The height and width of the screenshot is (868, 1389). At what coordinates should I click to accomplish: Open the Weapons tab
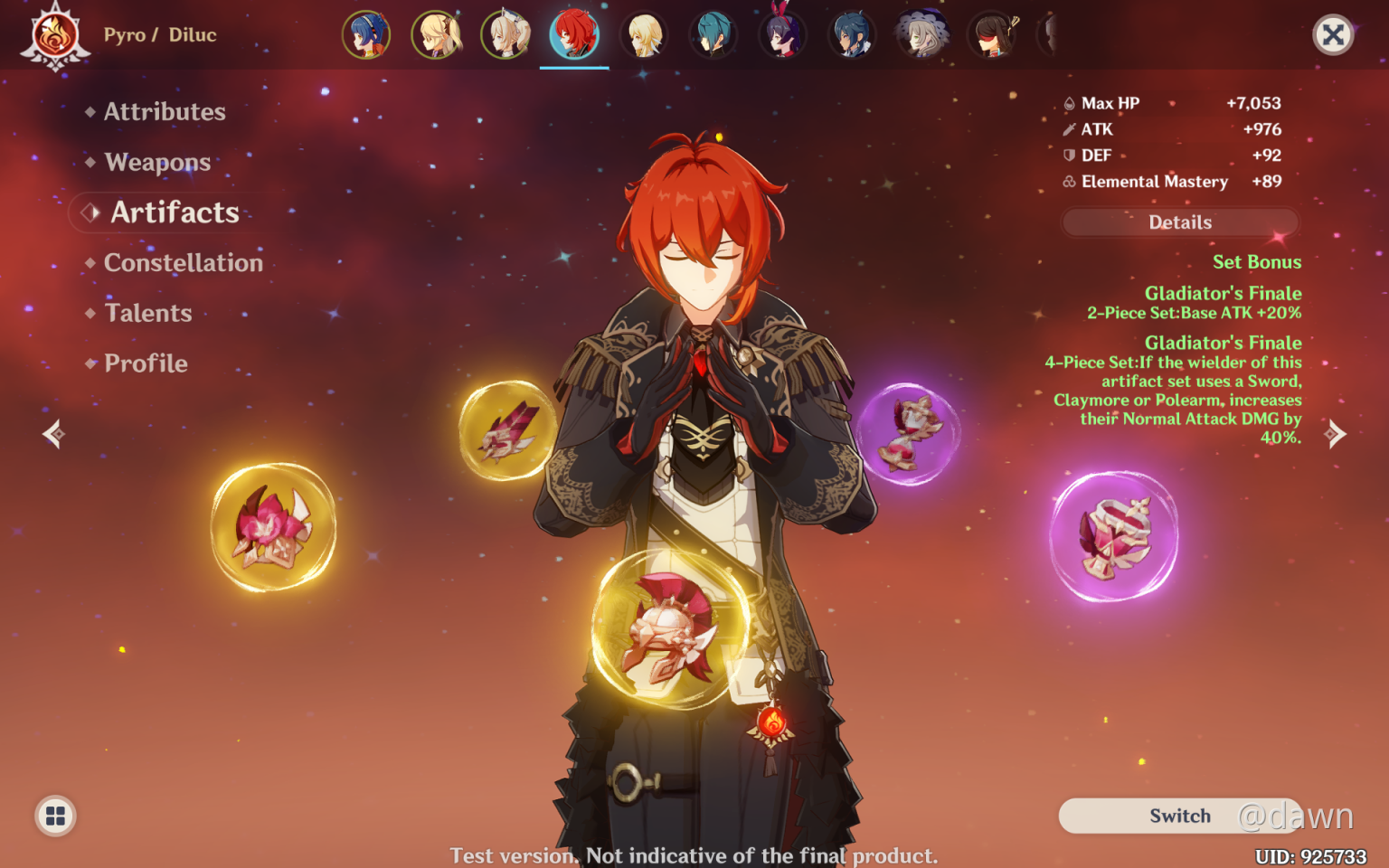click(x=157, y=162)
